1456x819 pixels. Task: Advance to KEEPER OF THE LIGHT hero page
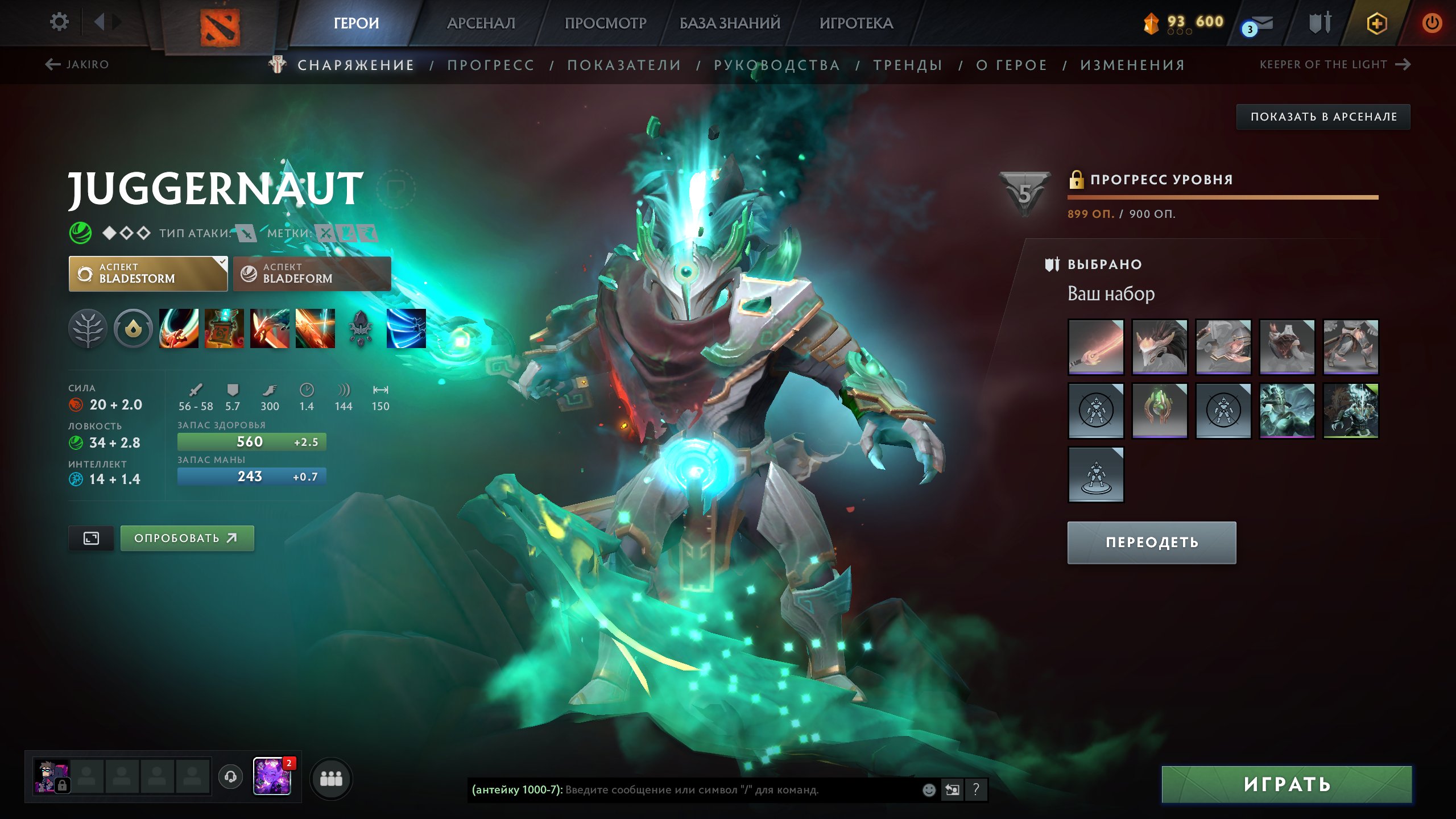[1322, 64]
